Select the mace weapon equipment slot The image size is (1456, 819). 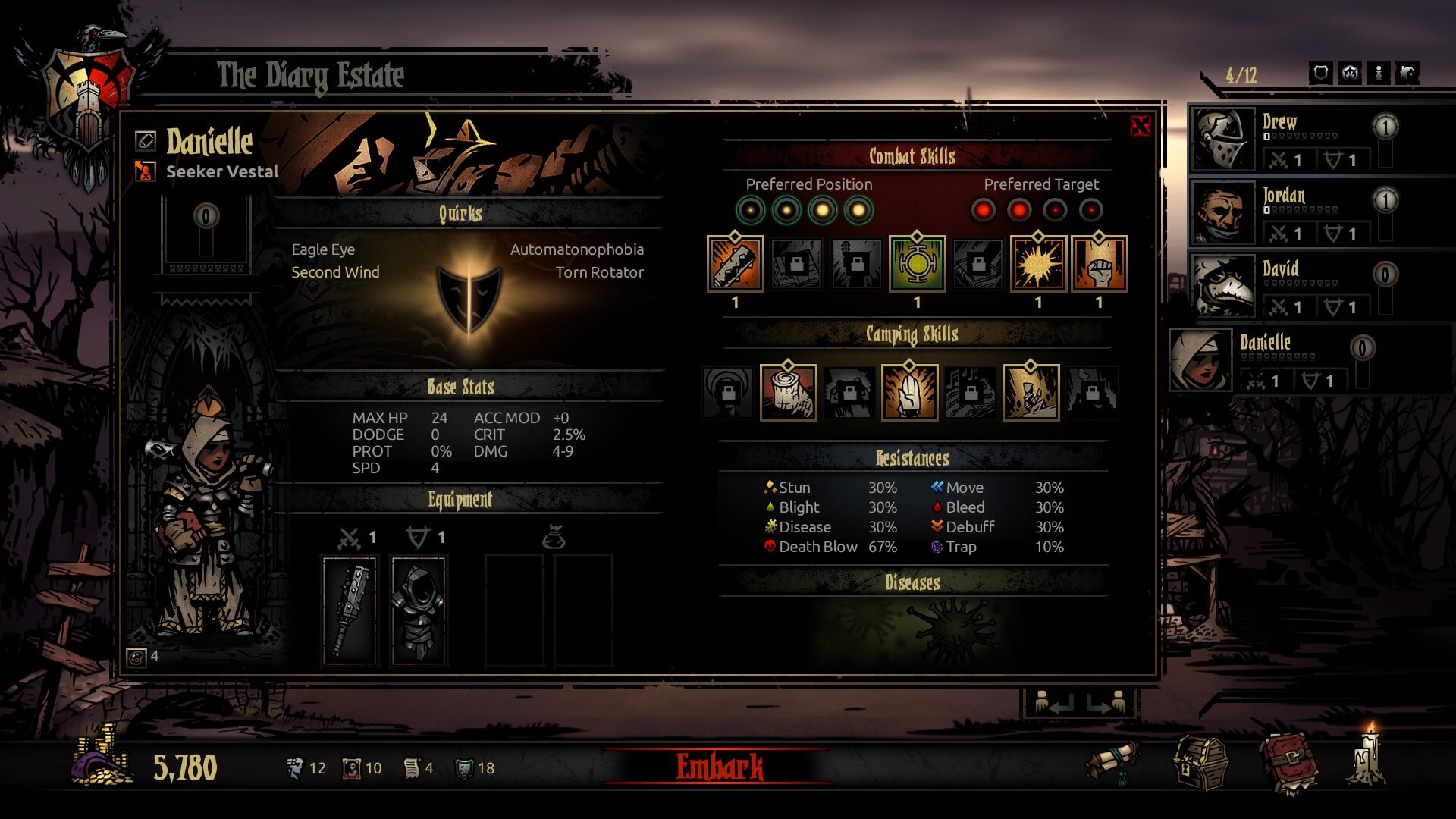(350, 610)
